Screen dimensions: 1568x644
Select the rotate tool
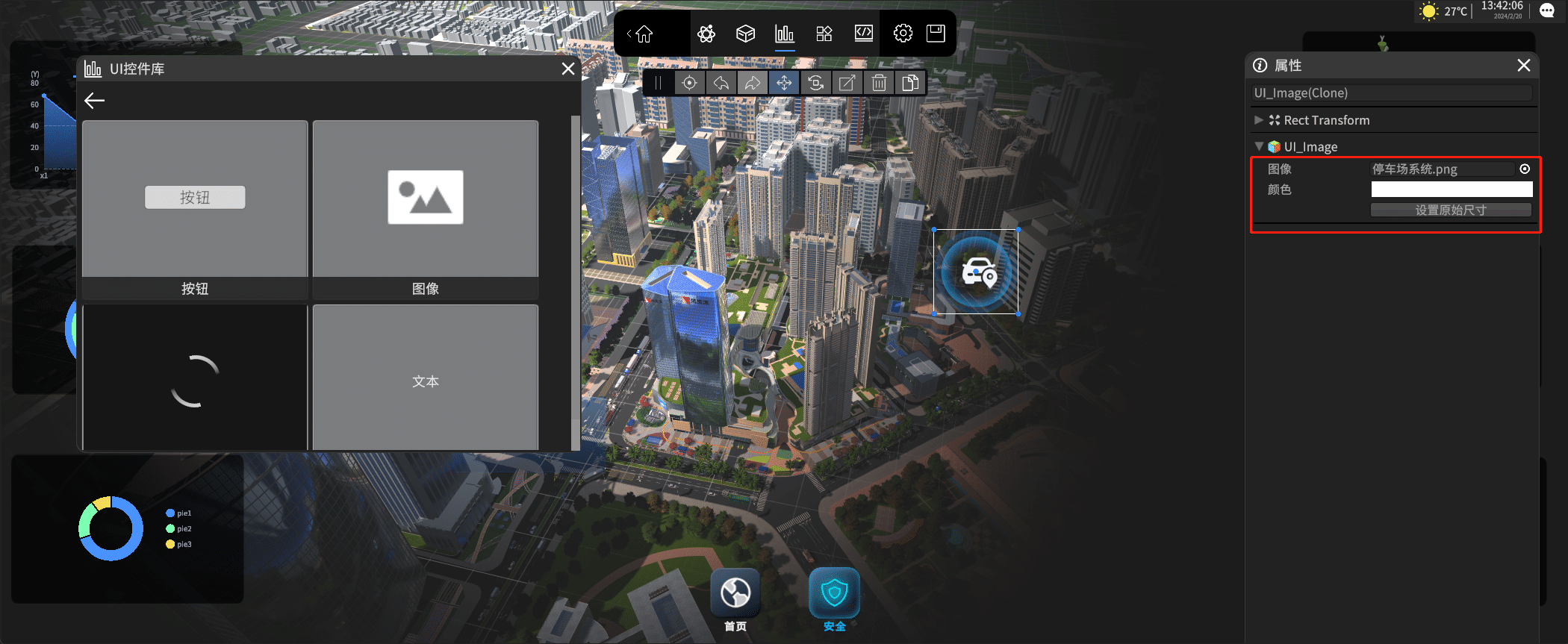[x=815, y=83]
